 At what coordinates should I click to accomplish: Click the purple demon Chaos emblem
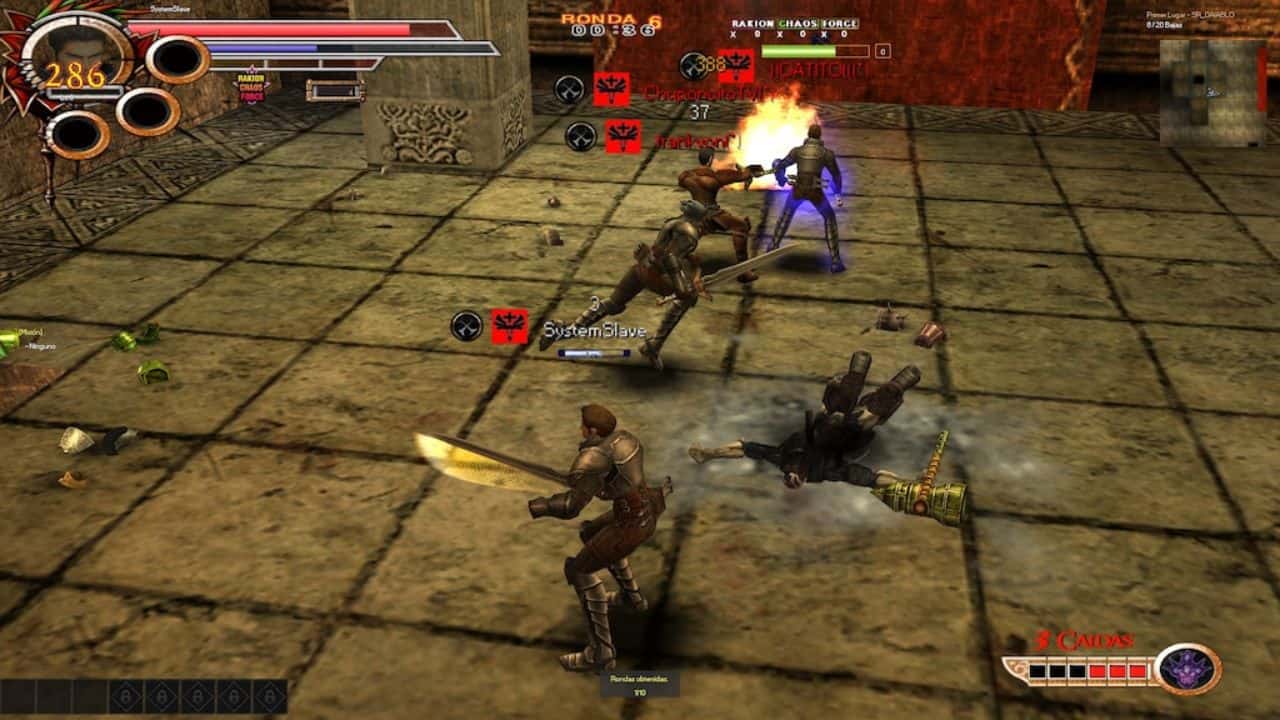pyautogui.click(x=1188, y=669)
